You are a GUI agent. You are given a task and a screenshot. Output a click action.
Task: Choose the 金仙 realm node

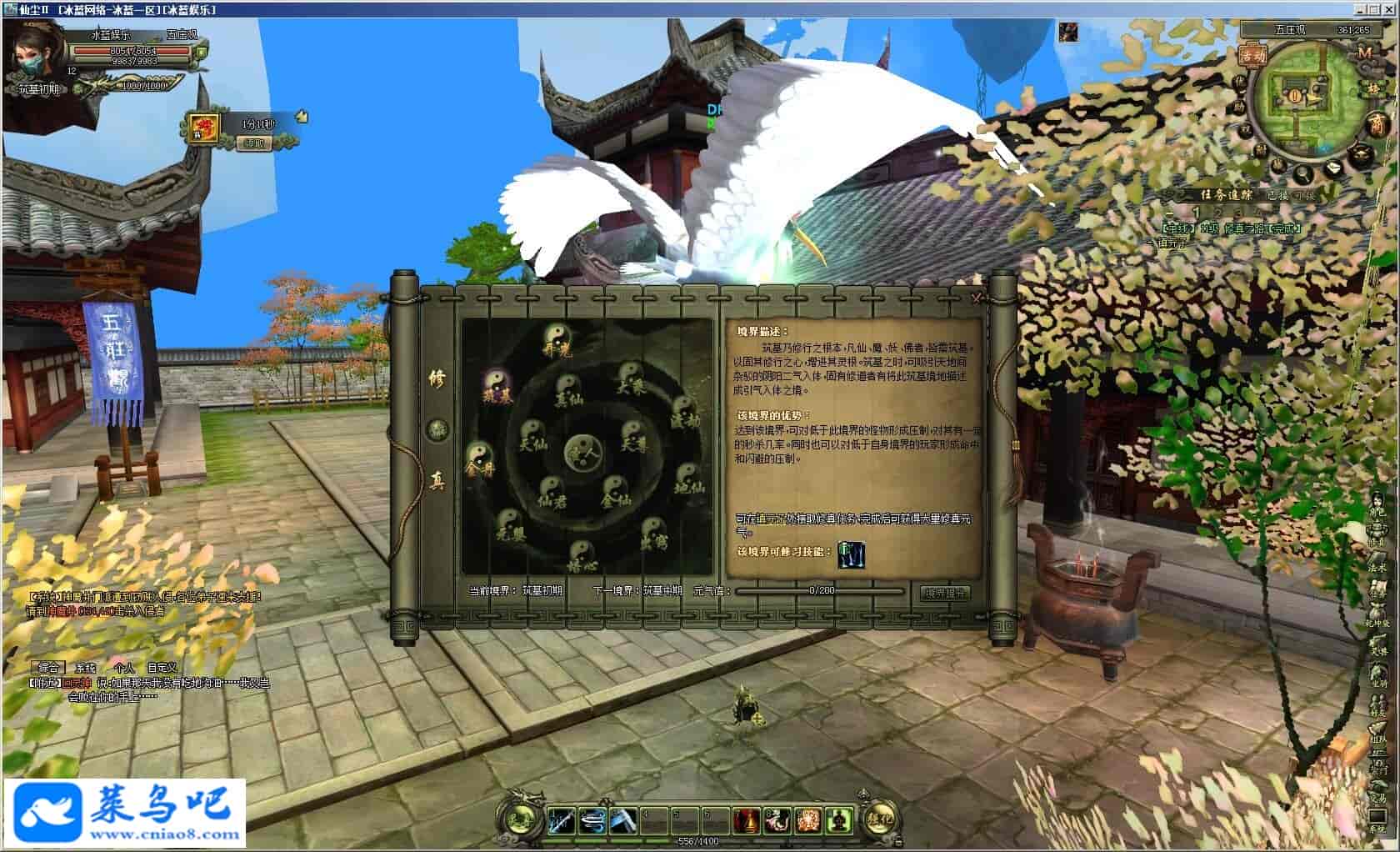(615, 492)
